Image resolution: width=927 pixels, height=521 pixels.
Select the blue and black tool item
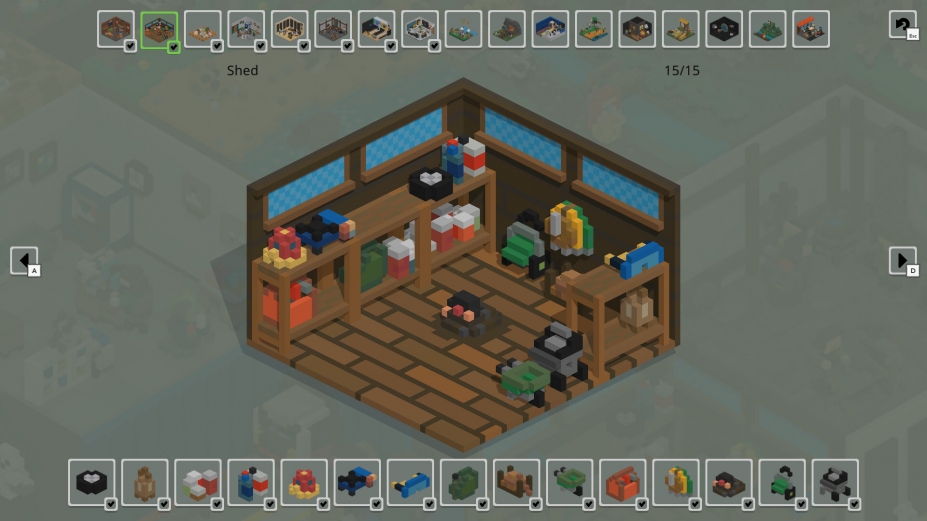point(357,482)
